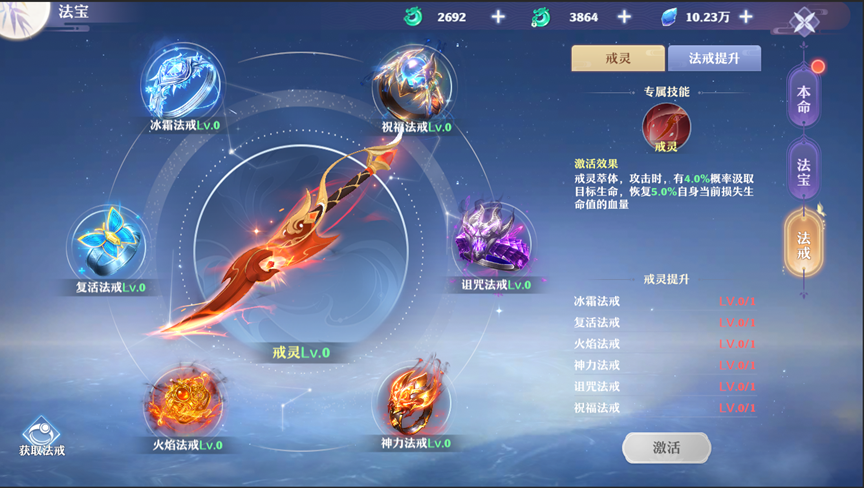The width and height of the screenshot is (864, 488).
Task: Pick the 火焰法戒 flame ring
Action: click(186, 400)
